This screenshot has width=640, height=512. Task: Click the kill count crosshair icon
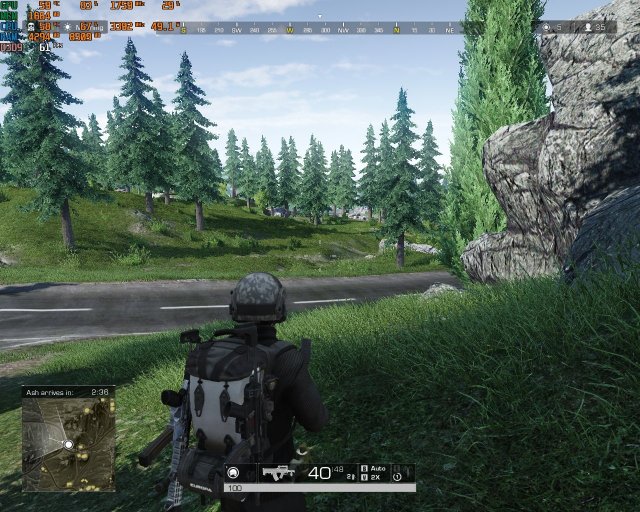[x=546, y=28]
